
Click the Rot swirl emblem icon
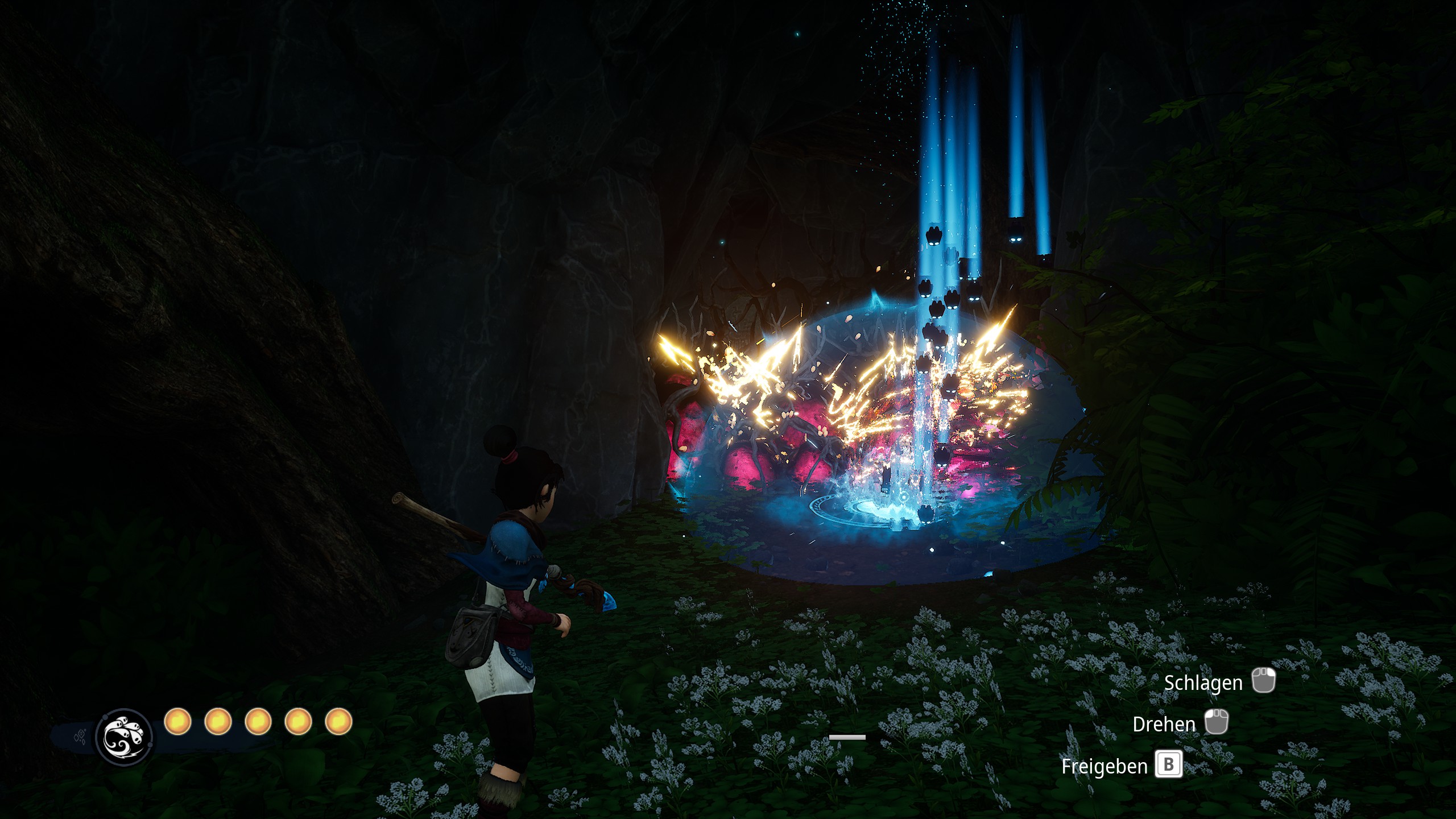124,737
